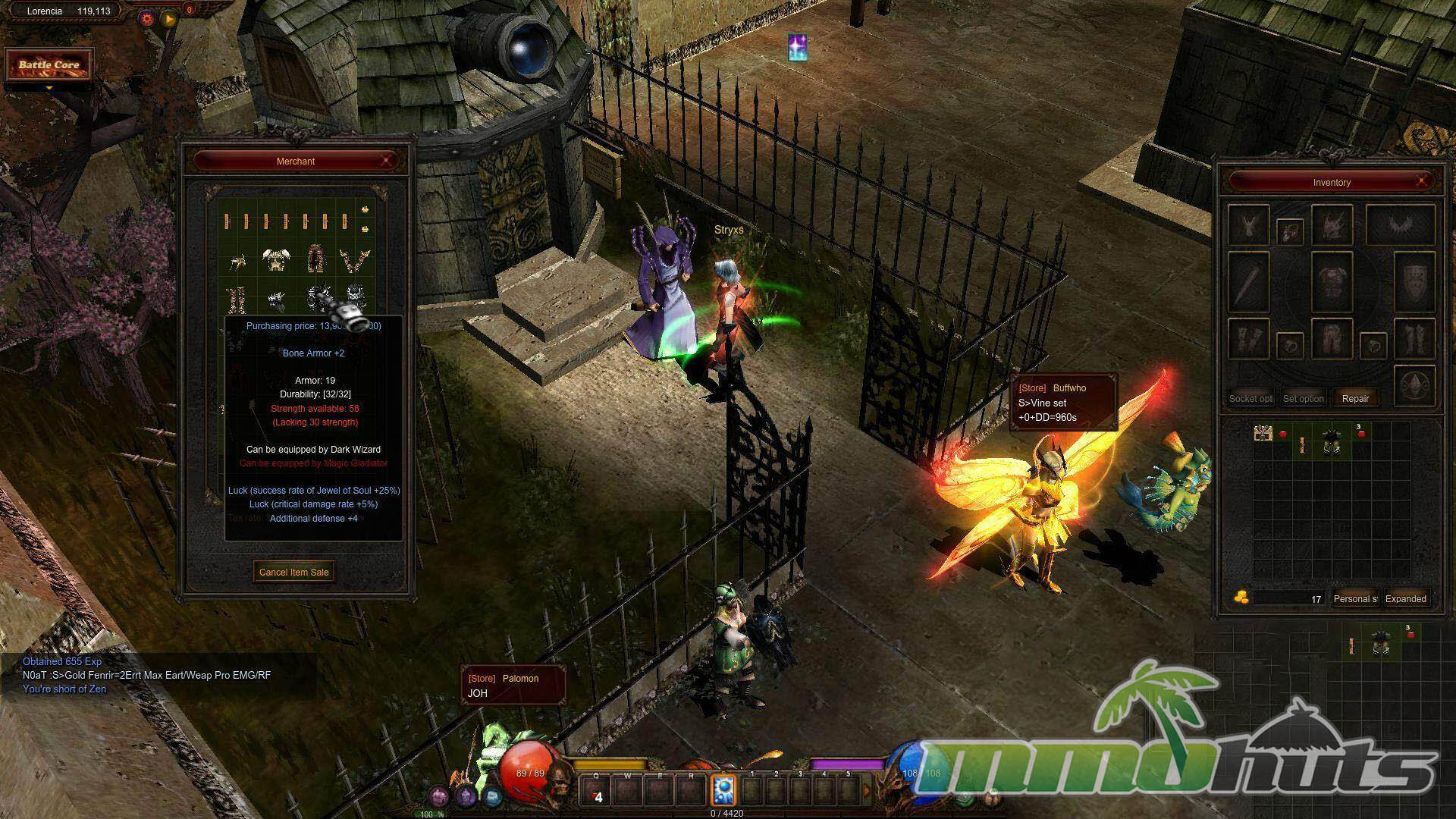The height and width of the screenshot is (819, 1456).
Task: Click the Cancel Item Sale button
Action: (x=294, y=573)
